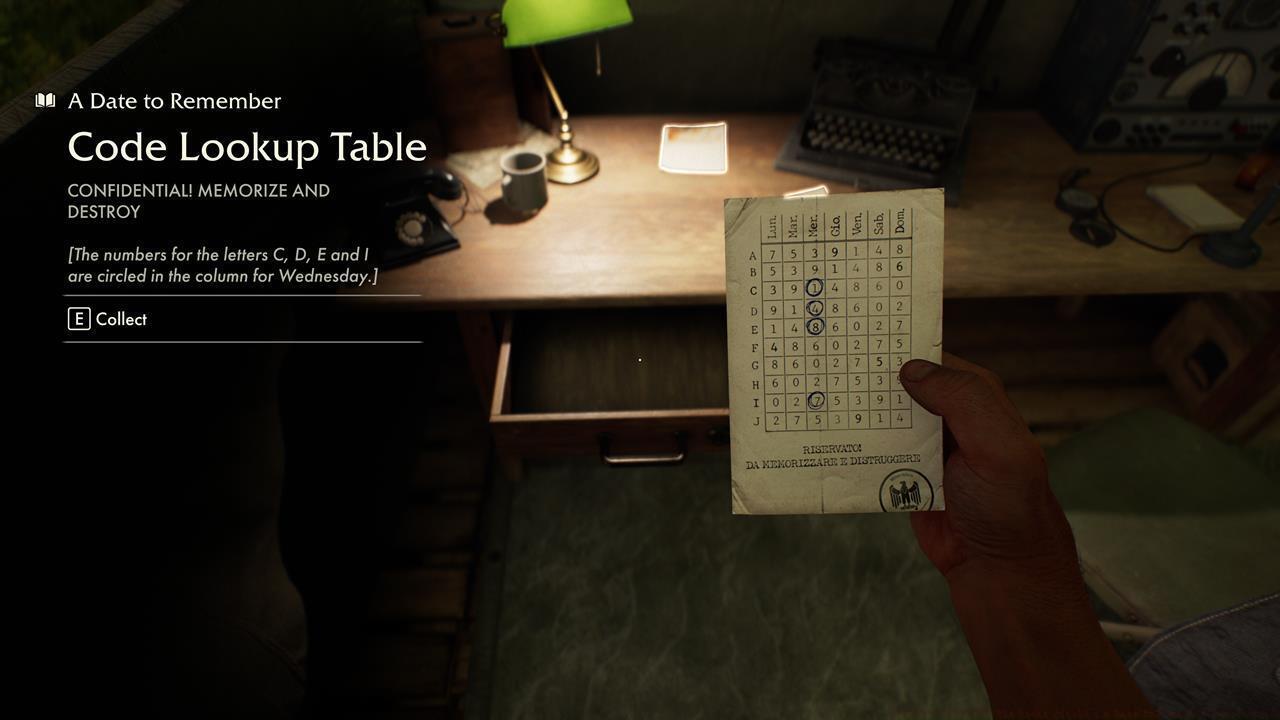Image resolution: width=1280 pixels, height=720 pixels.
Task: Click the open book journal icon
Action: point(44,99)
